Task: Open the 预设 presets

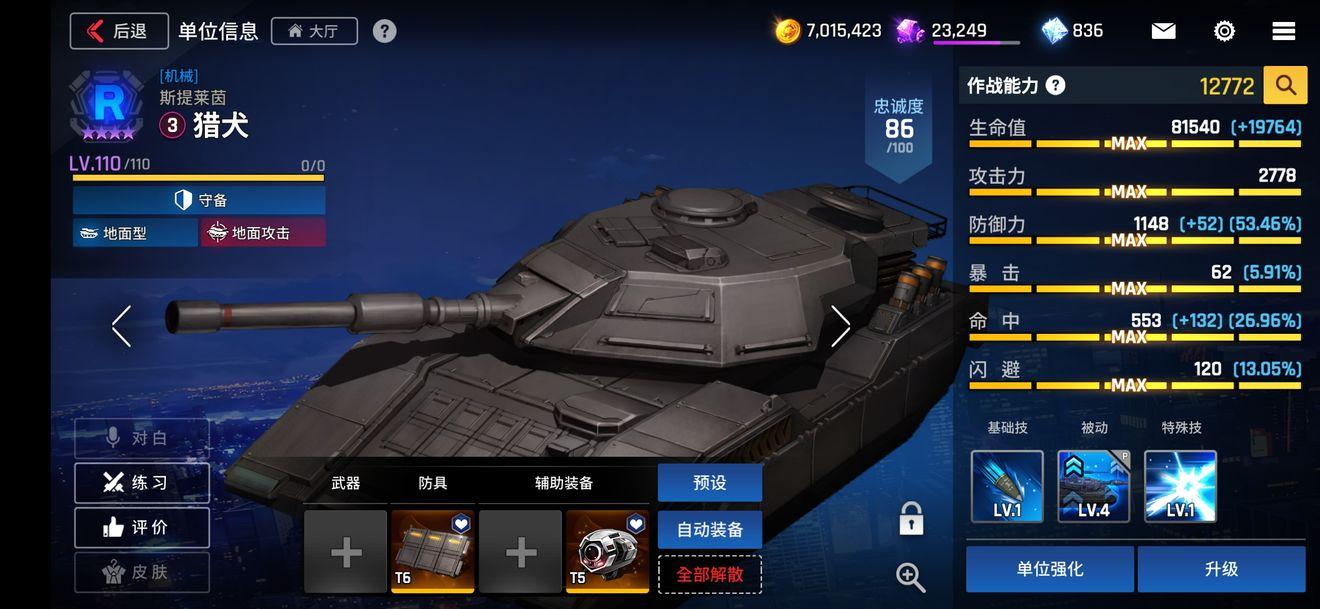Action: pyautogui.click(x=709, y=483)
